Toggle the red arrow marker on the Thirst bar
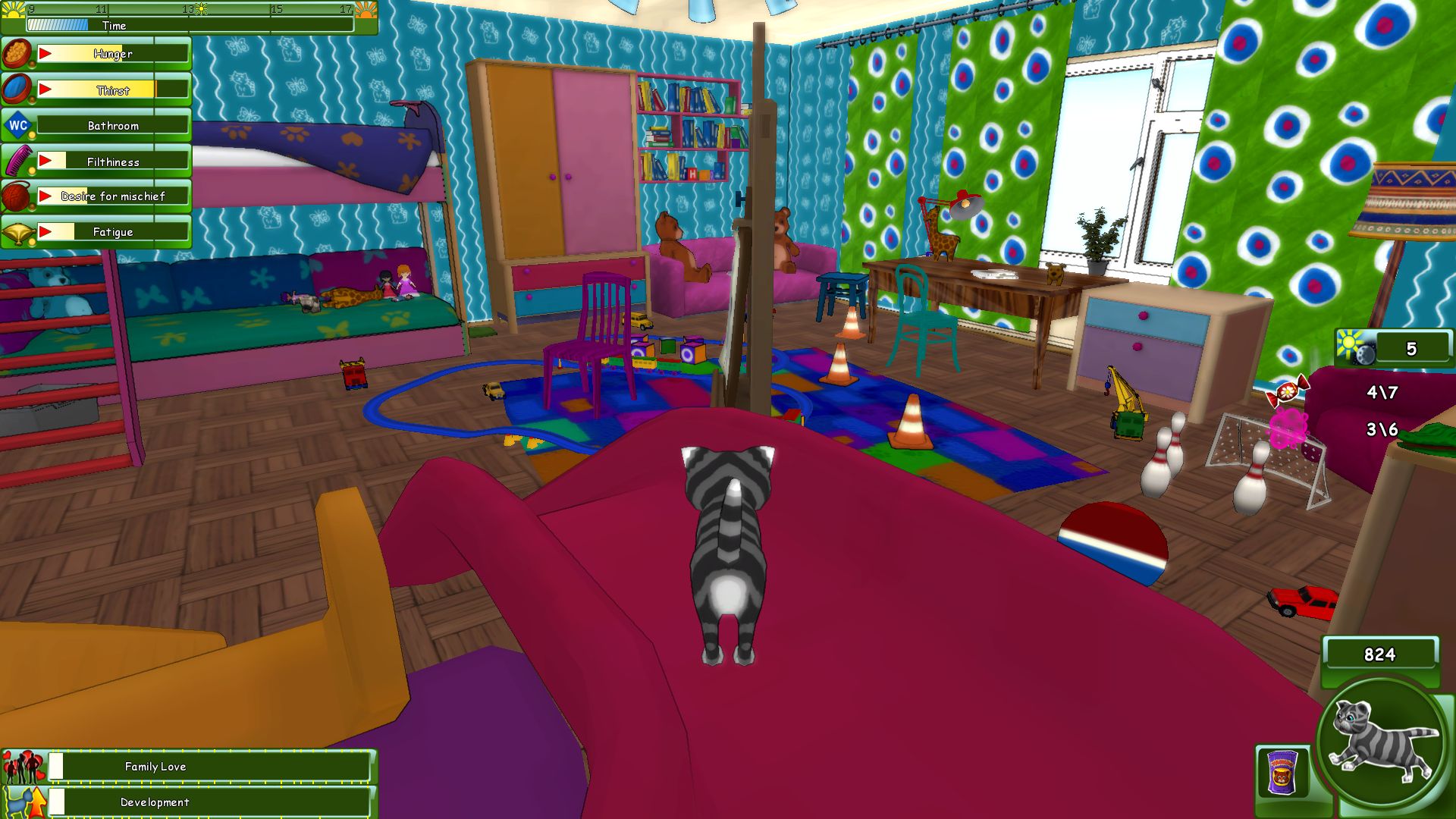 pos(45,89)
